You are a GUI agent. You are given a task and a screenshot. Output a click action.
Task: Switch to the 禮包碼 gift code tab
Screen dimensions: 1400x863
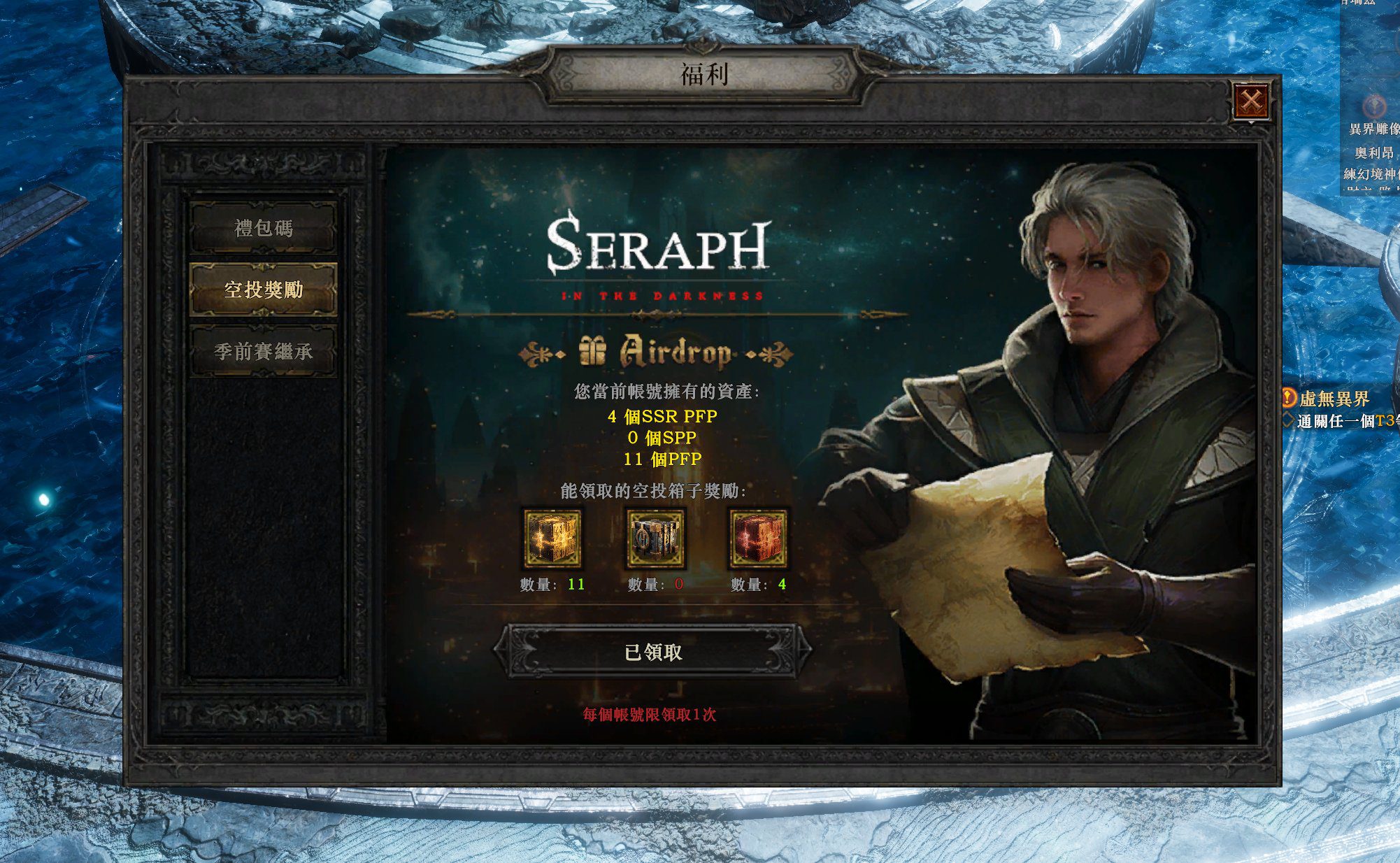264,228
